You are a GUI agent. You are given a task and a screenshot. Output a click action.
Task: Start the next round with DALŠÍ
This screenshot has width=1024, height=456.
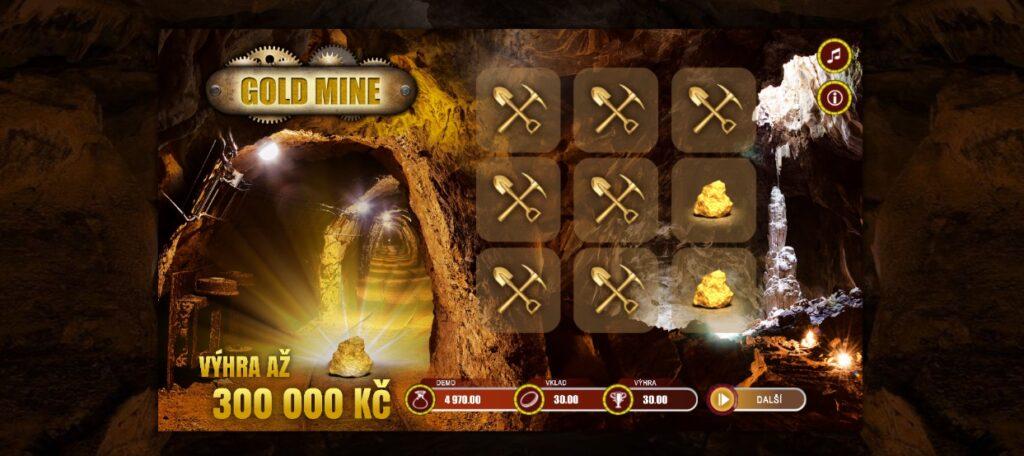[757, 400]
